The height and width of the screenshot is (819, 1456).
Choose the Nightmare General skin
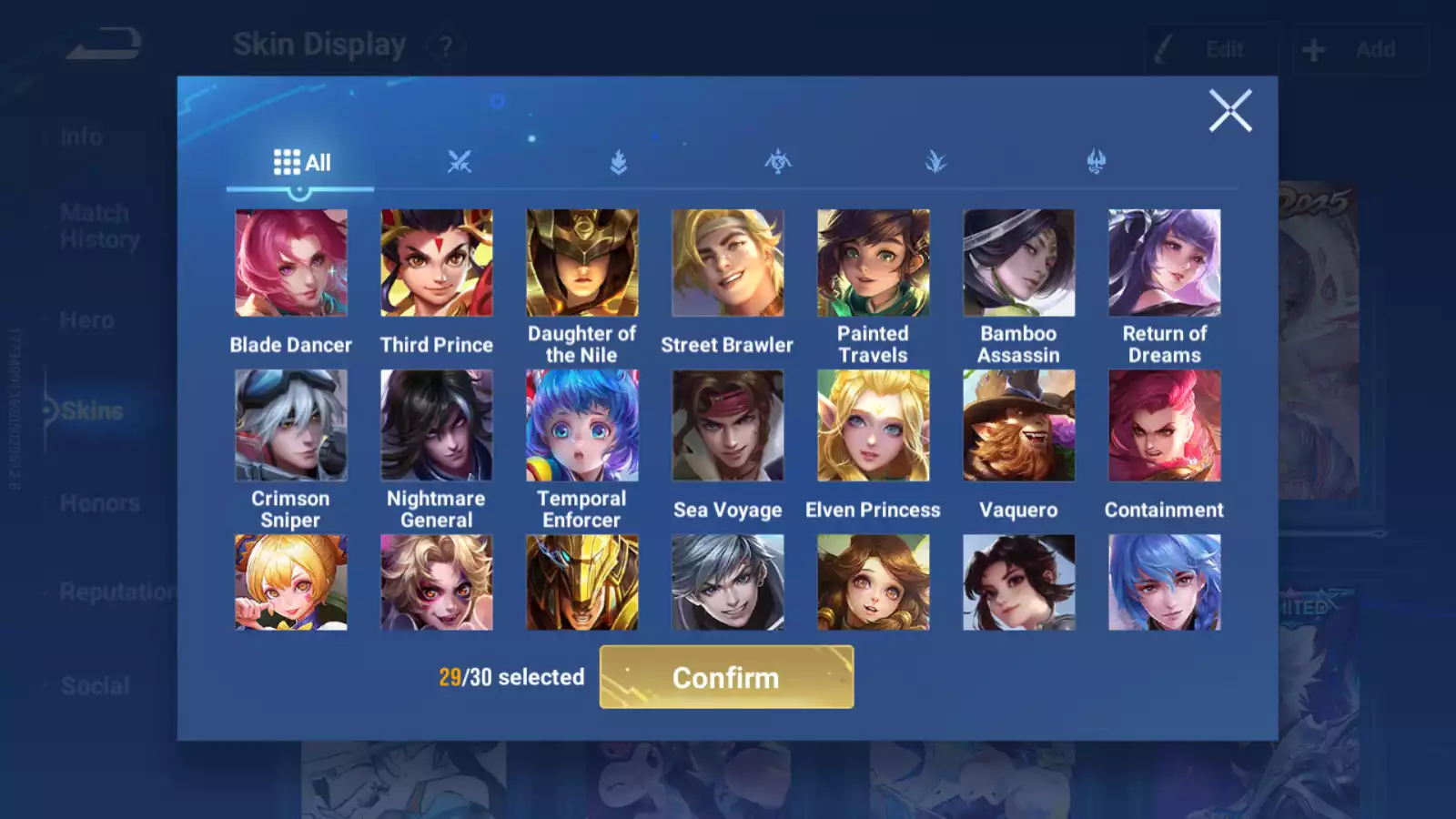[437, 425]
